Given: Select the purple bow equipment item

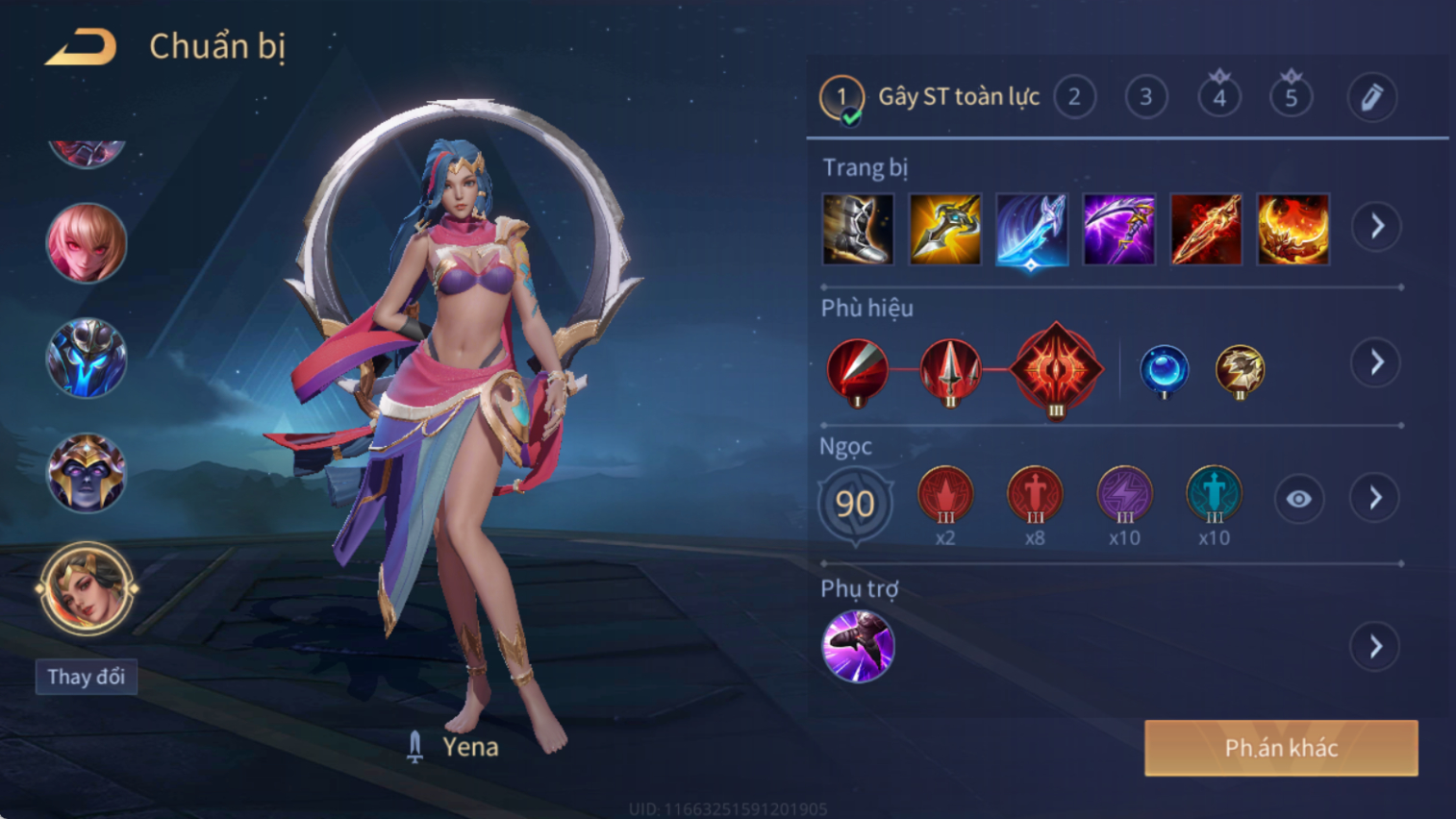Looking at the screenshot, I should (1118, 229).
